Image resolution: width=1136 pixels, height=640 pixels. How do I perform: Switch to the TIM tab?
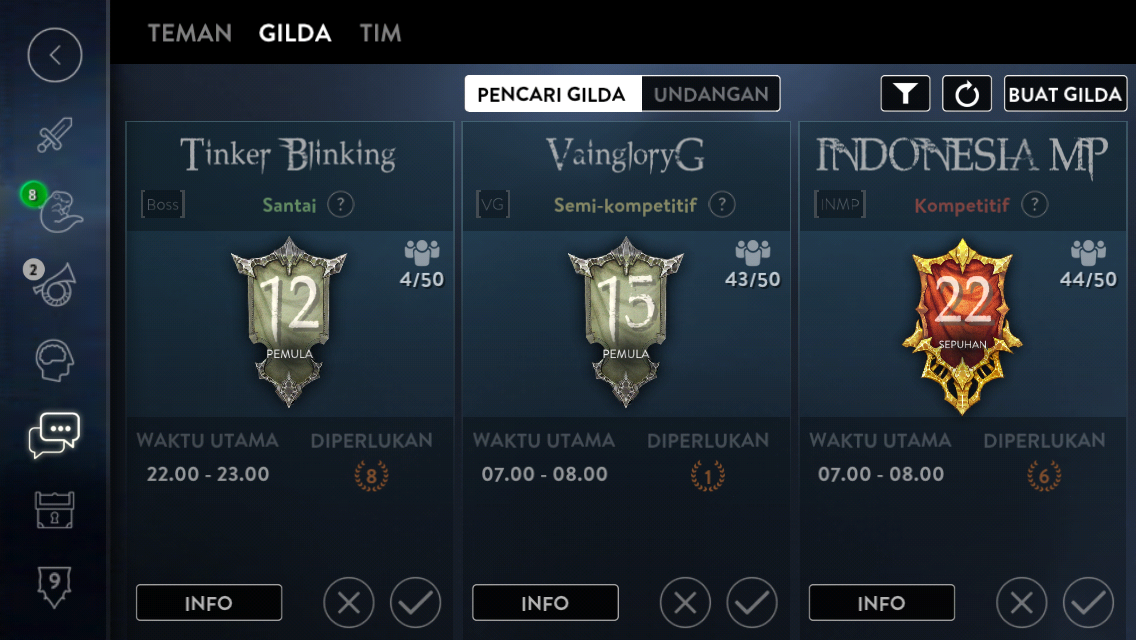click(x=380, y=33)
